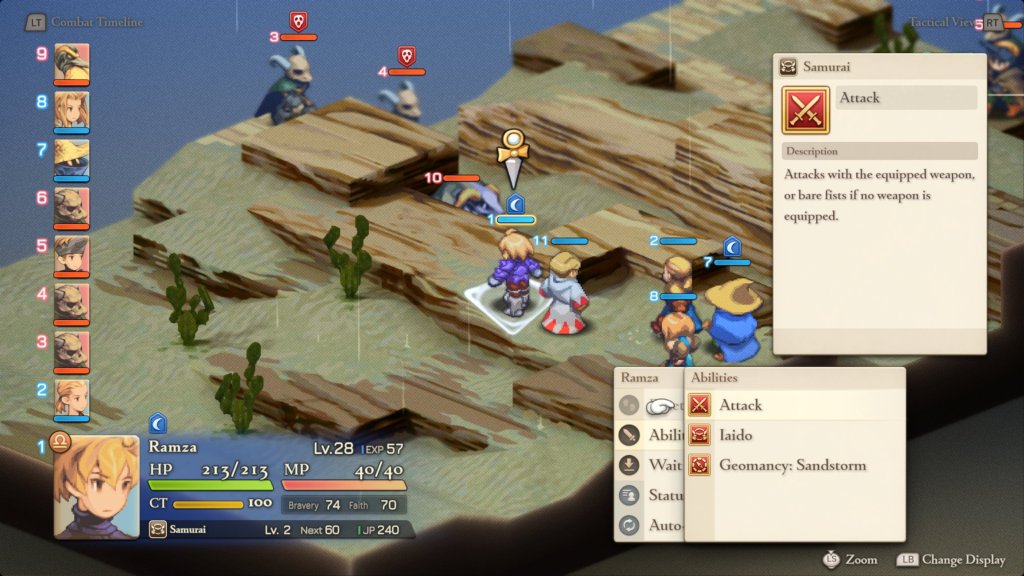Pick the enemy portrait numbered 6
This screenshot has width=1024, height=576.
72,206
